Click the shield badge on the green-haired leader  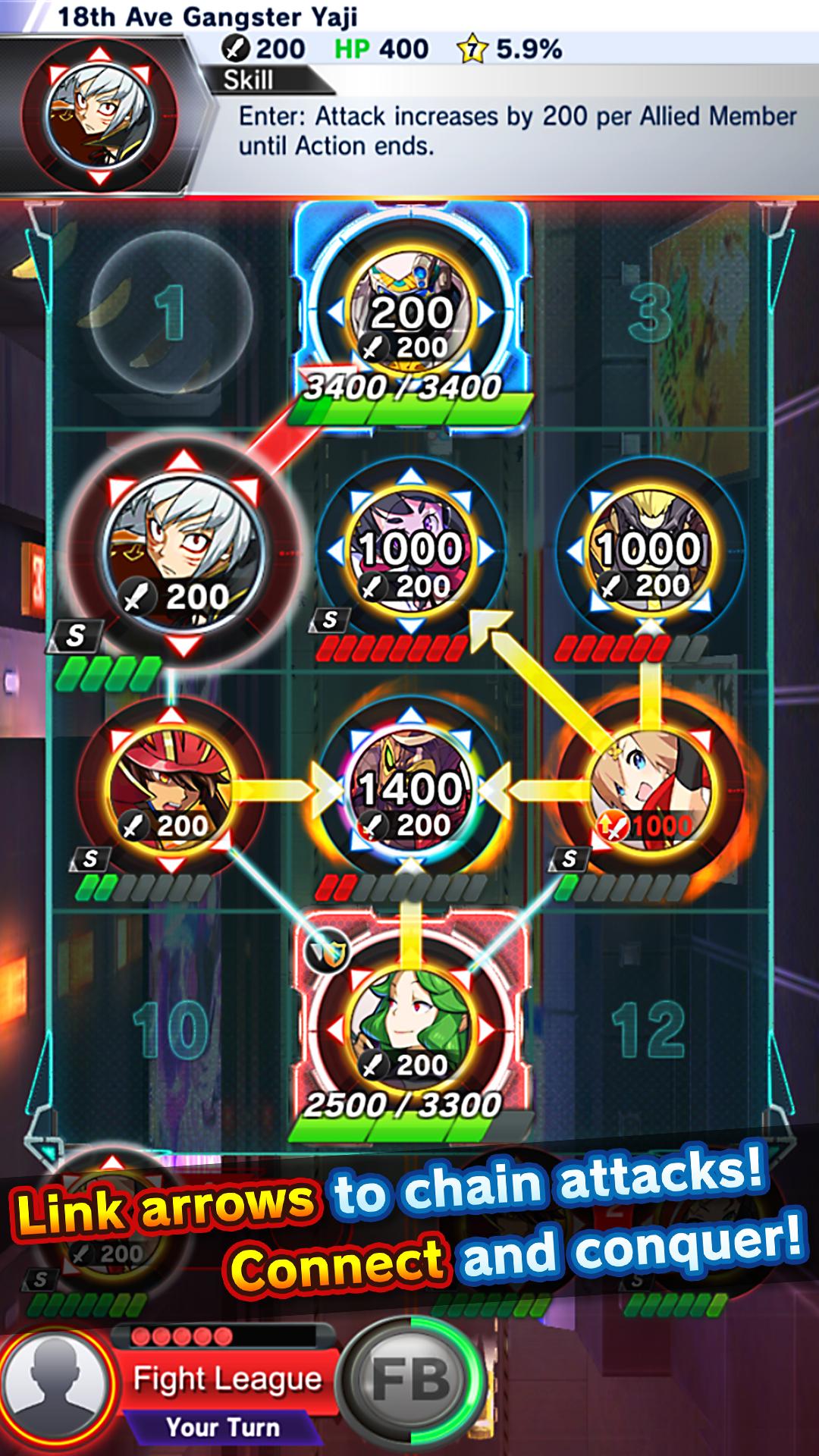(x=328, y=949)
